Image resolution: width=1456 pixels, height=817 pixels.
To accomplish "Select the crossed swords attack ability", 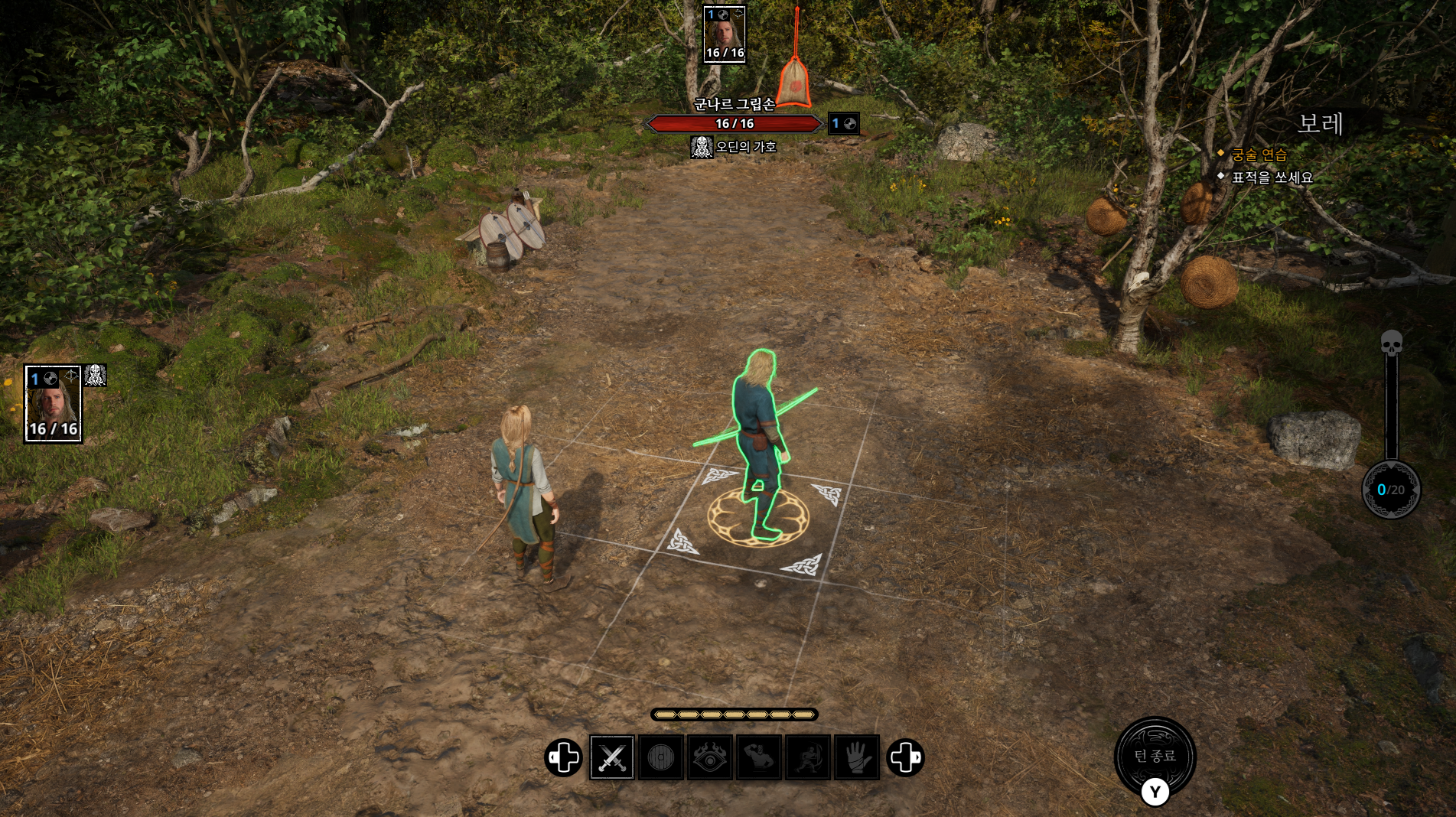I will pos(612,757).
